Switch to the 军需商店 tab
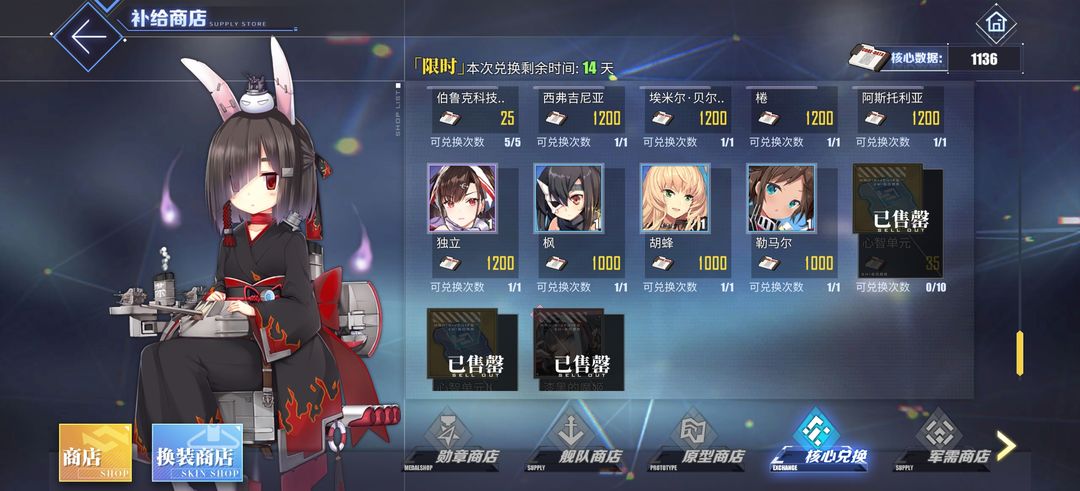The image size is (1080, 491). (x=942, y=440)
